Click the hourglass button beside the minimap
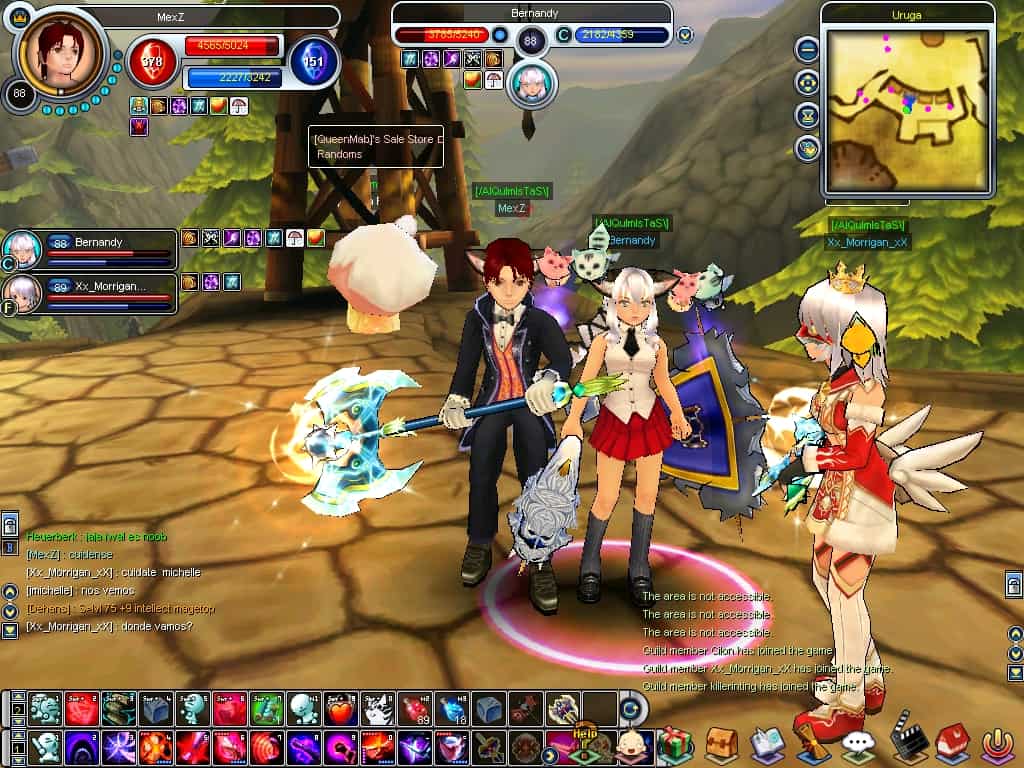Image resolution: width=1024 pixels, height=768 pixels. [x=807, y=115]
